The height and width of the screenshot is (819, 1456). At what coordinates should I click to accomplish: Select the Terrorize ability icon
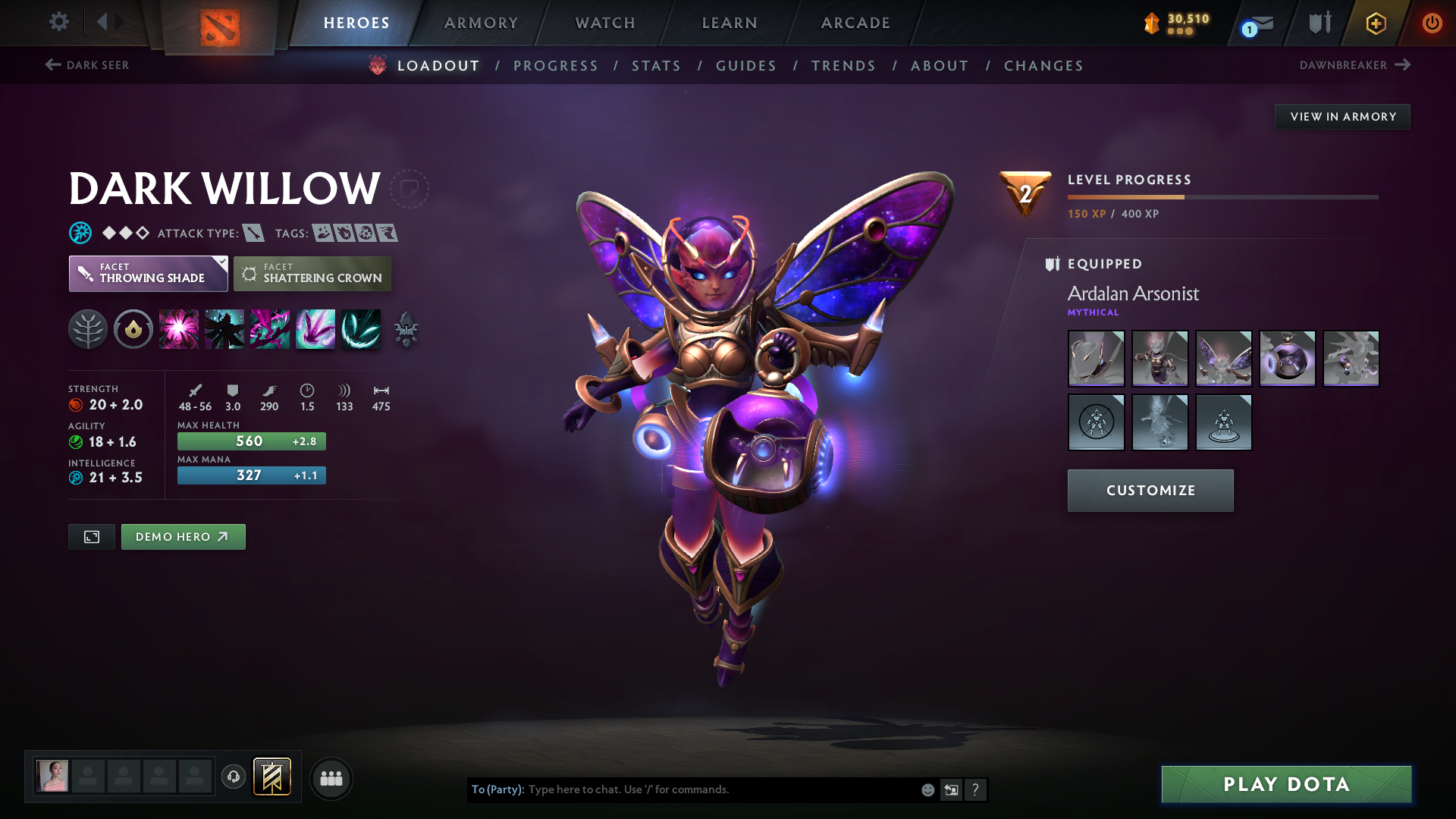click(361, 329)
